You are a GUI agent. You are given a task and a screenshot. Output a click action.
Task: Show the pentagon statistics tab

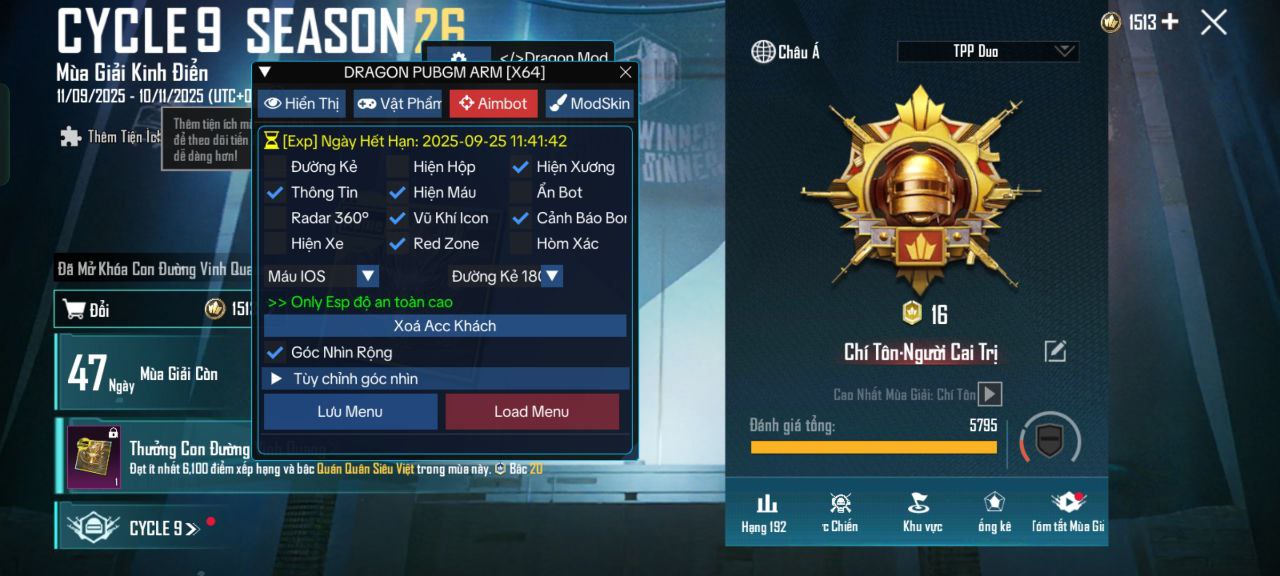pyautogui.click(x=994, y=512)
